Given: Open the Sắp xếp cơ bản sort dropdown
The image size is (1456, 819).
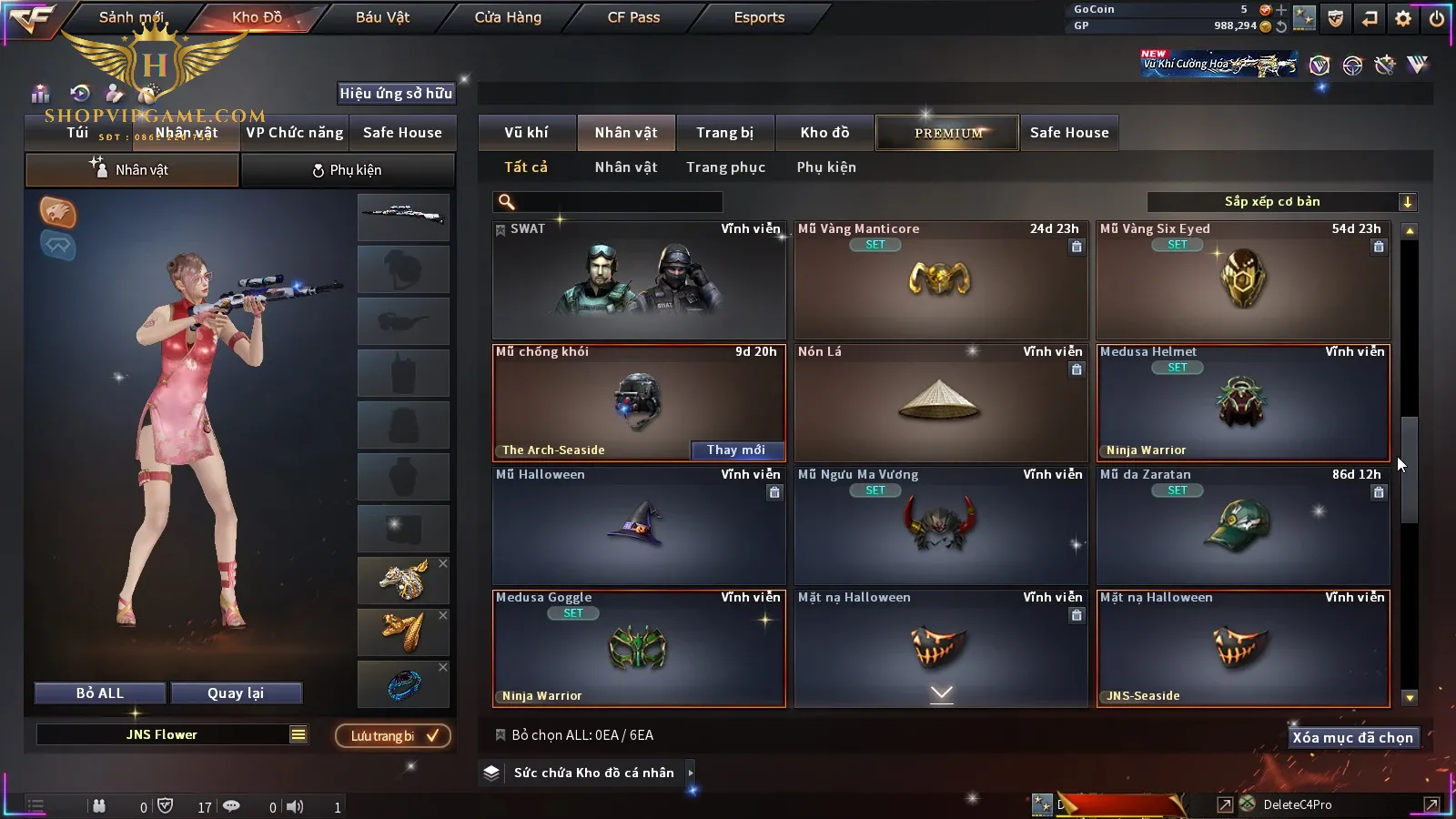Looking at the screenshot, I should pos(1281,202).
